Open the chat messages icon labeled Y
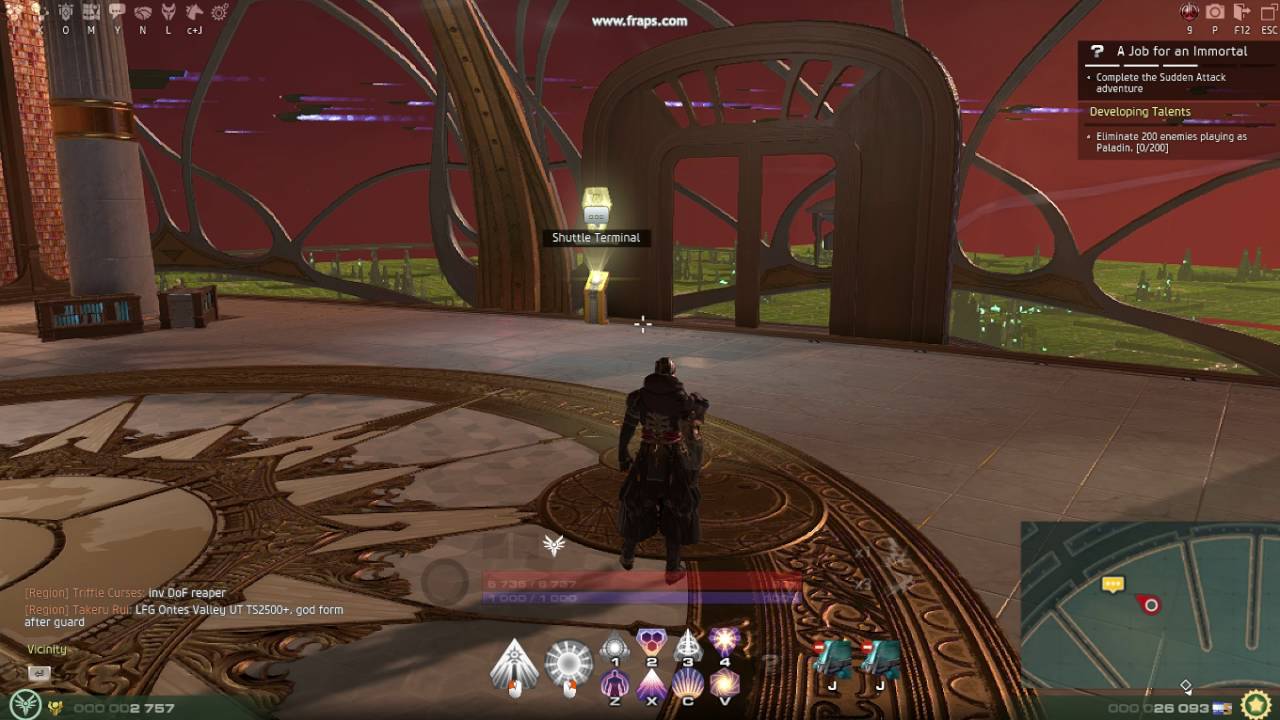This screenshot has width=1280, height=720. coord(118,12)
